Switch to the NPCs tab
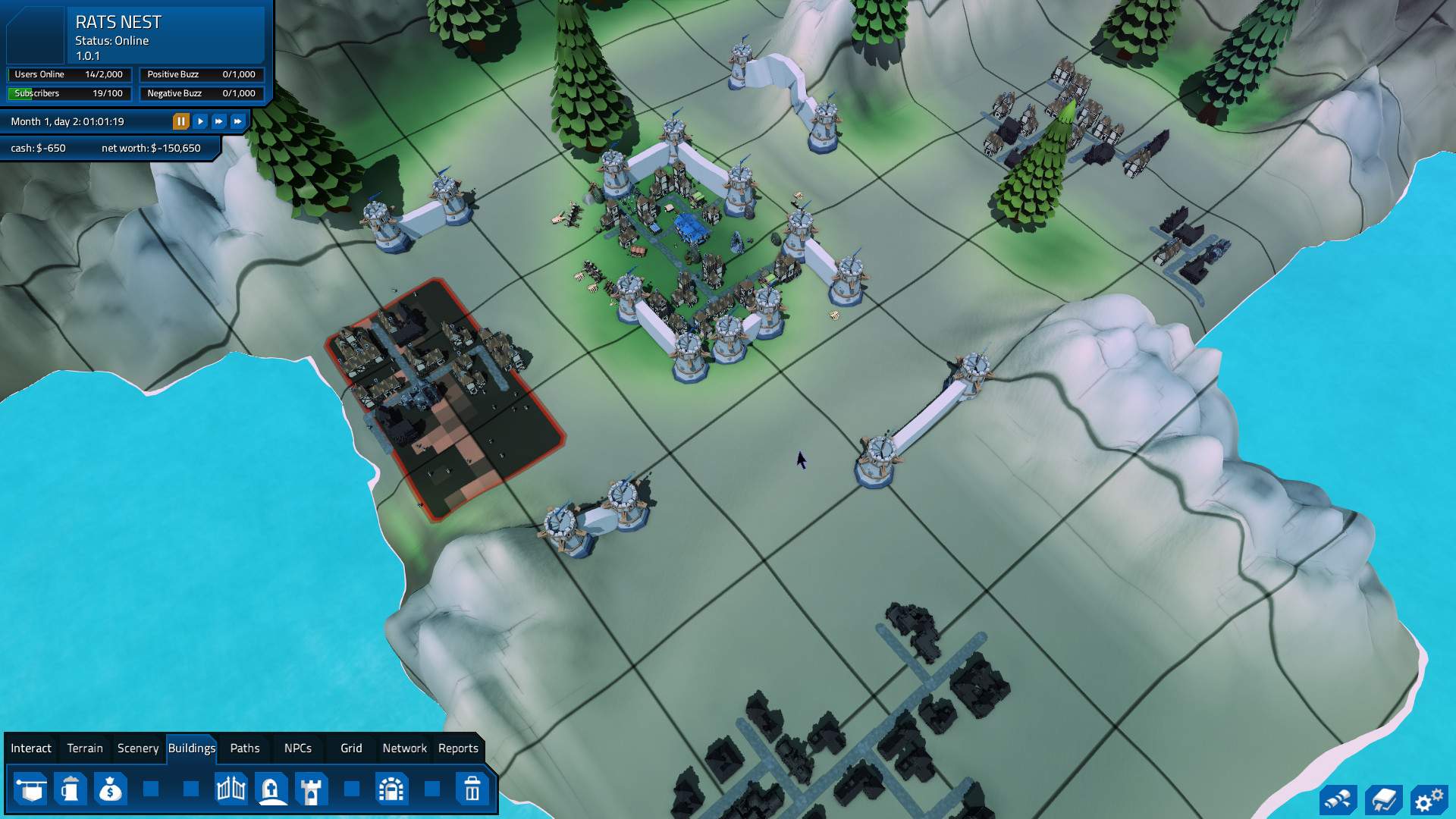Viewport: 1456px width, 819px height. 297,748
